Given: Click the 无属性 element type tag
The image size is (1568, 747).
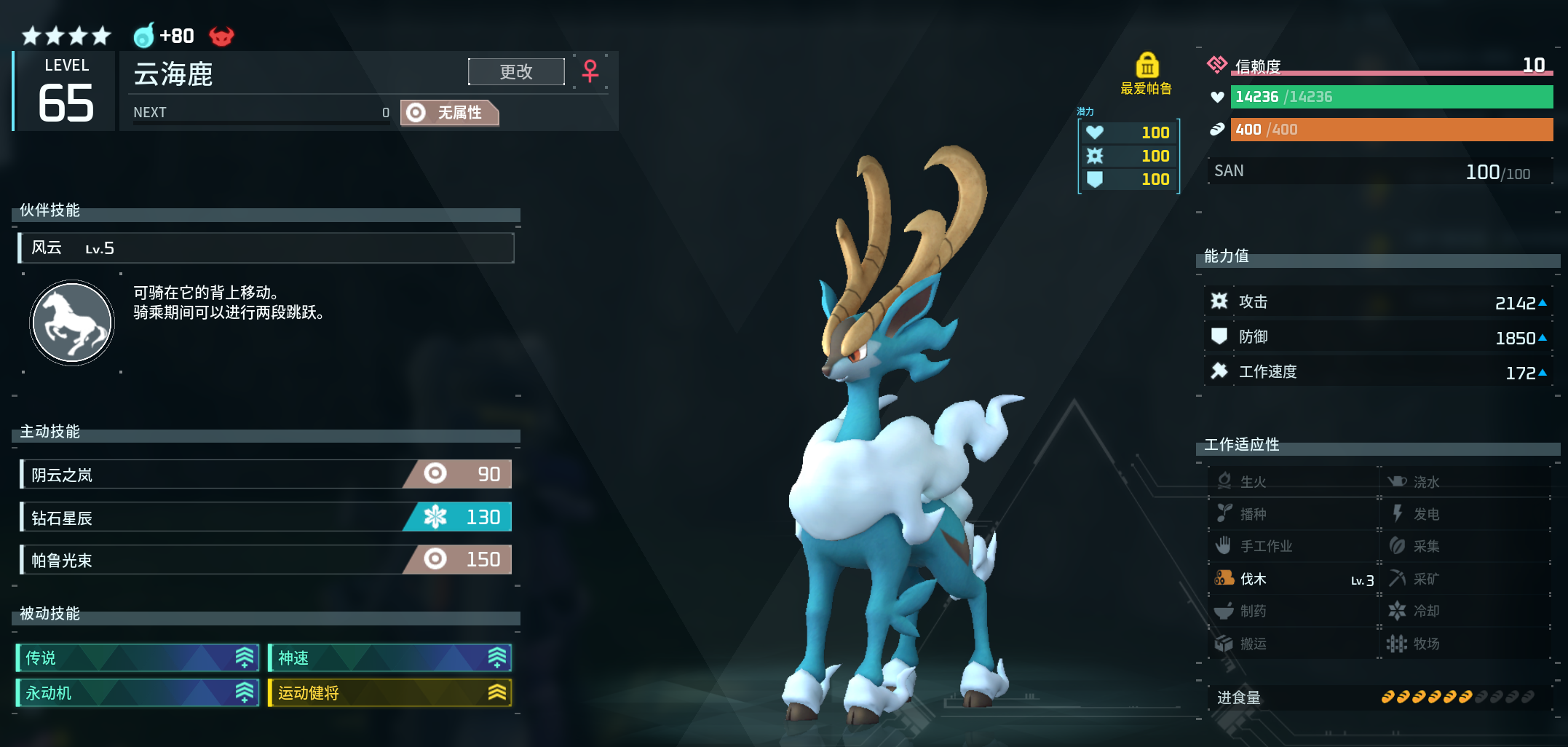Looking at the screenshot, I should point(450,113).
